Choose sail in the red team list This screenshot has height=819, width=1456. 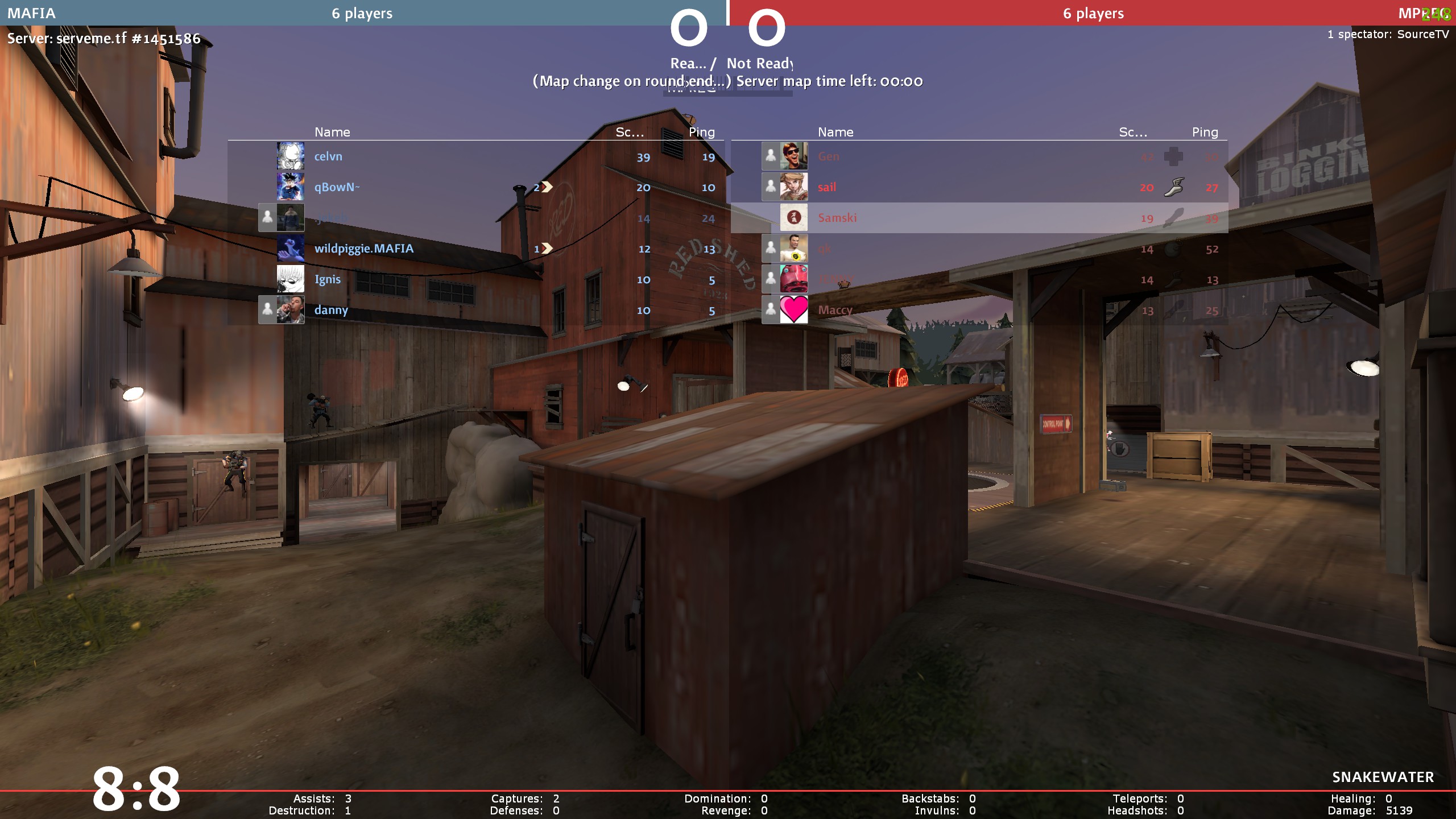point(827,187)
